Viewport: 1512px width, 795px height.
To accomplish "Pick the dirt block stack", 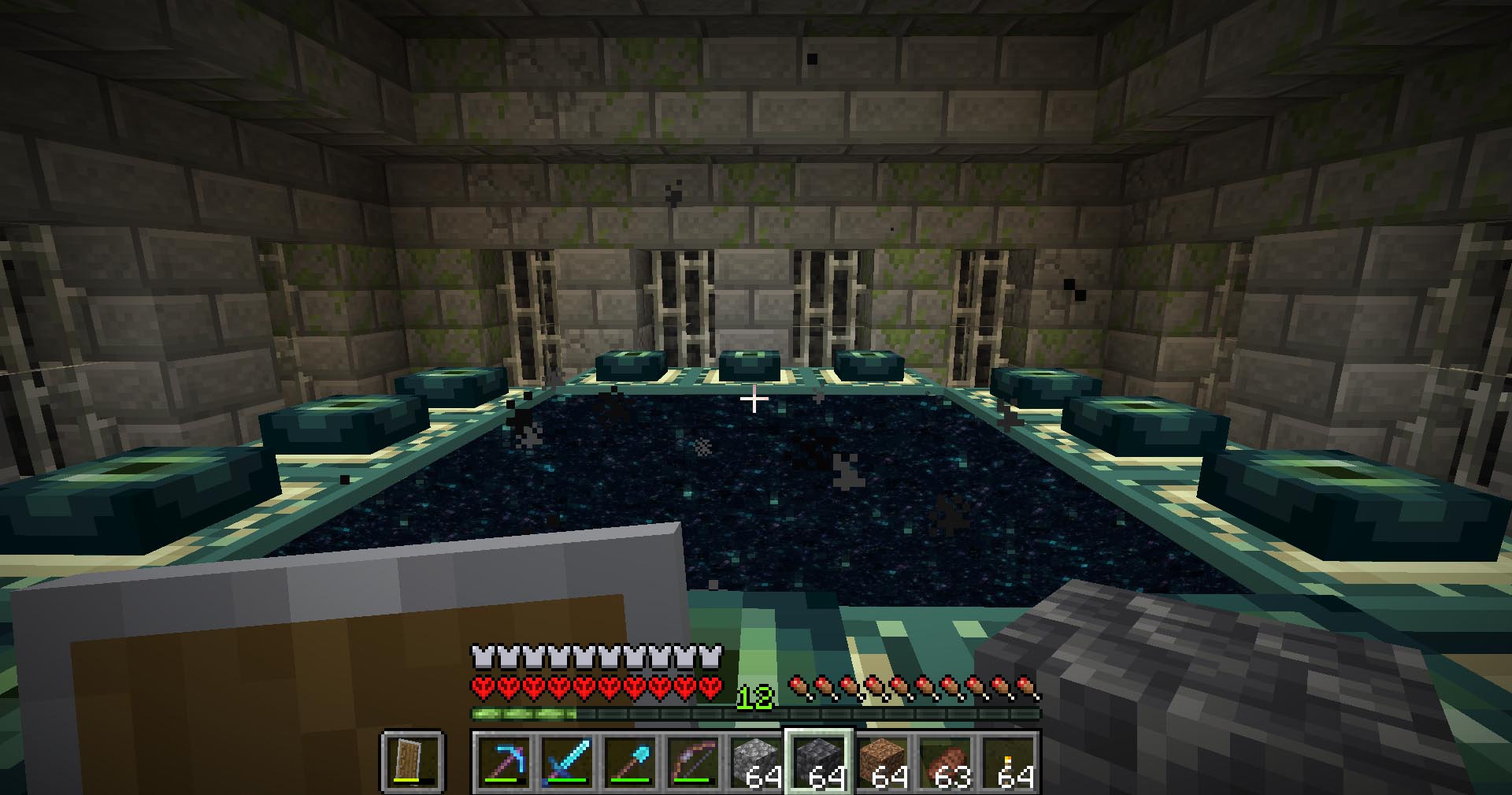I will (x=882, y=762).
